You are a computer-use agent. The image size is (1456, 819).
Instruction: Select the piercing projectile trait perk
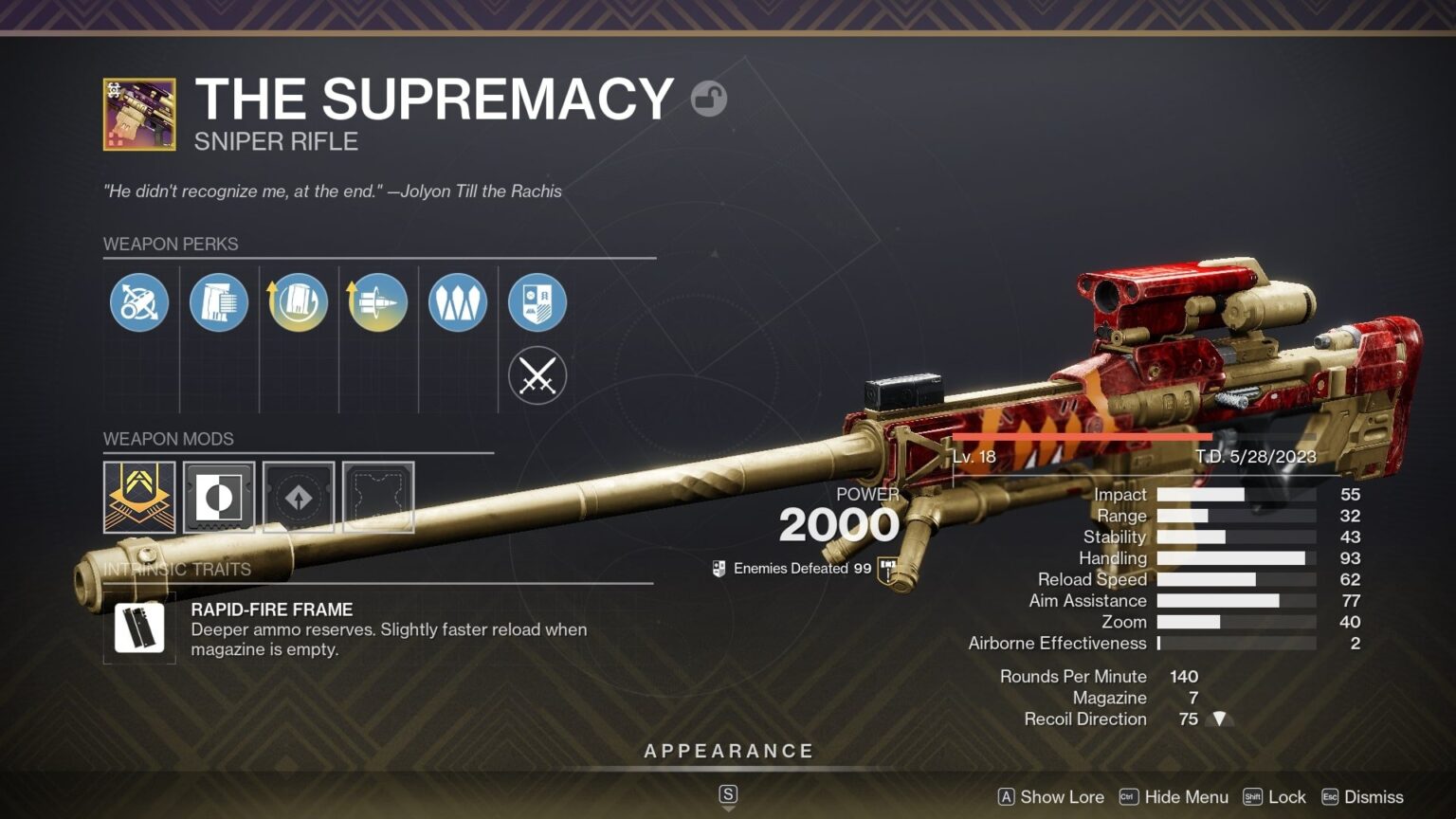coord(377,301)
